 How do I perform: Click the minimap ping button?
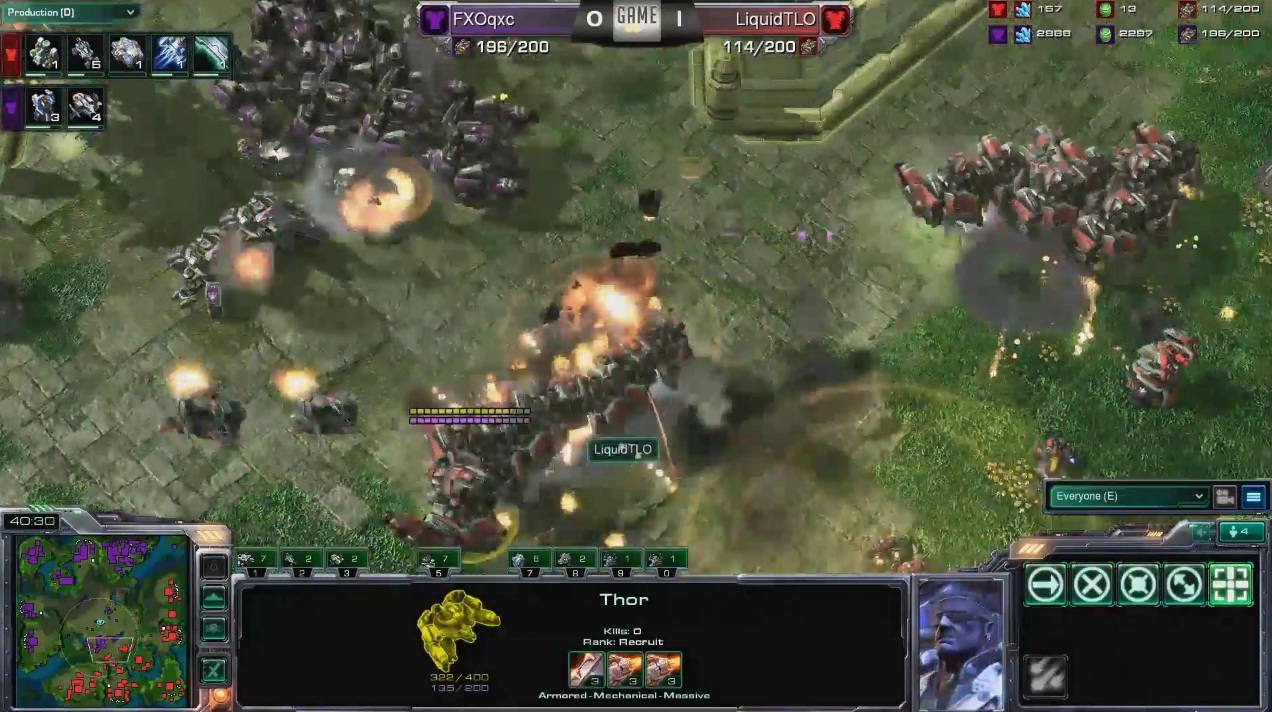click(x=214, y=567)
